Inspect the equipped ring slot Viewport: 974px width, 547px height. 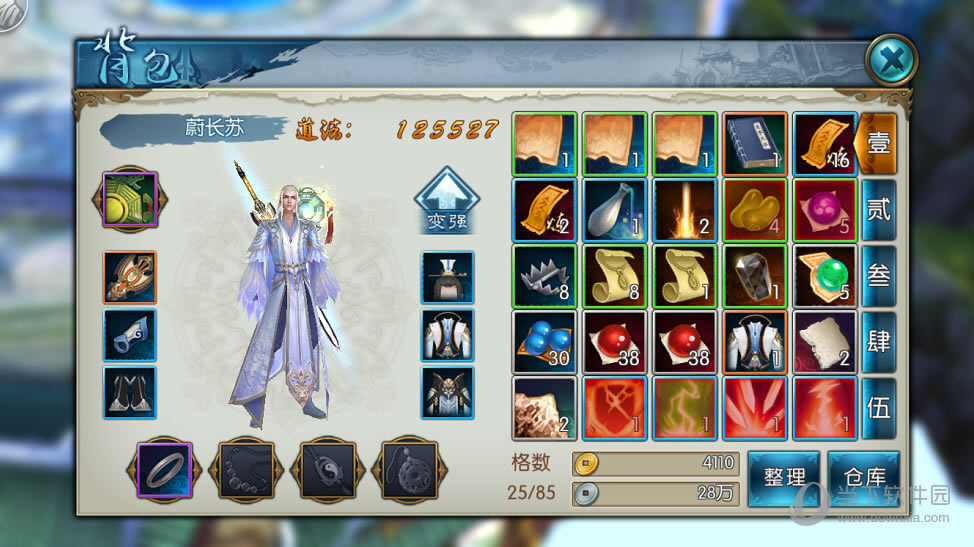pos(163,469)
